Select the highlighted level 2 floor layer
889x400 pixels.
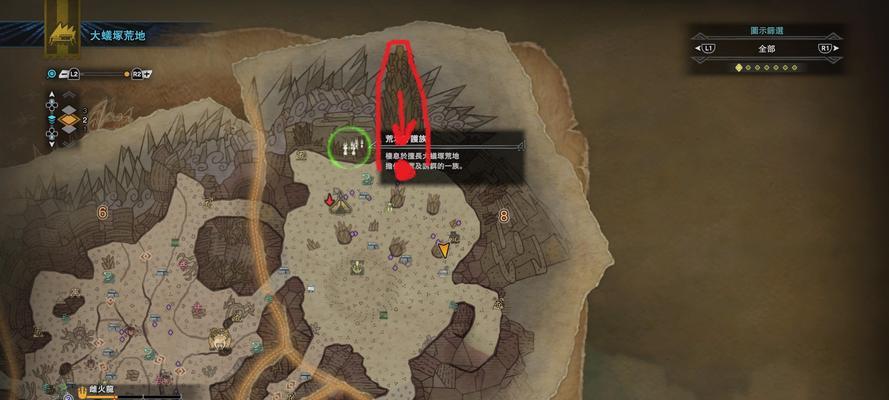point(69,121)
